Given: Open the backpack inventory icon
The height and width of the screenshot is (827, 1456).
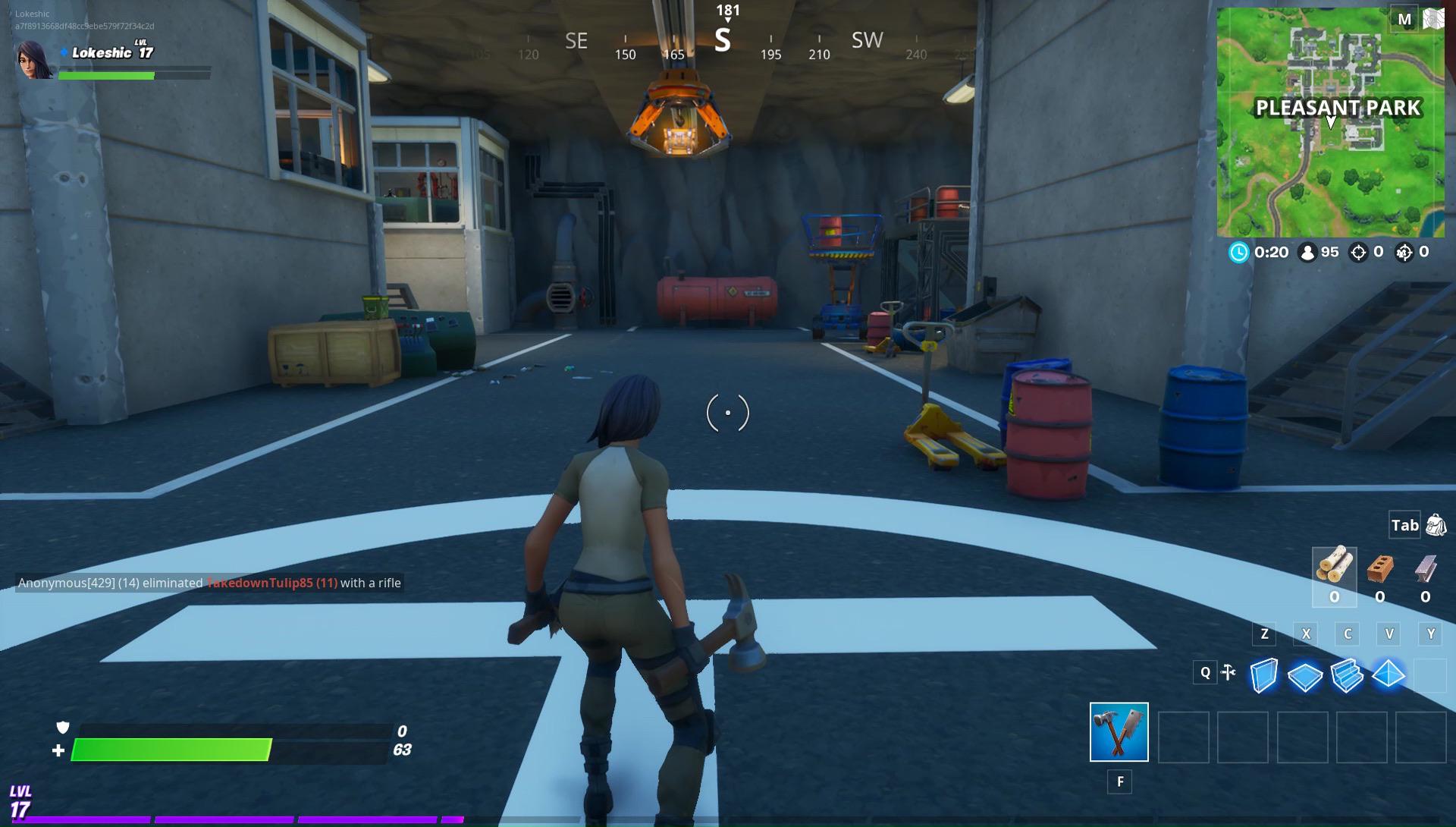Looking at the screenshot, I should 1436,525.
